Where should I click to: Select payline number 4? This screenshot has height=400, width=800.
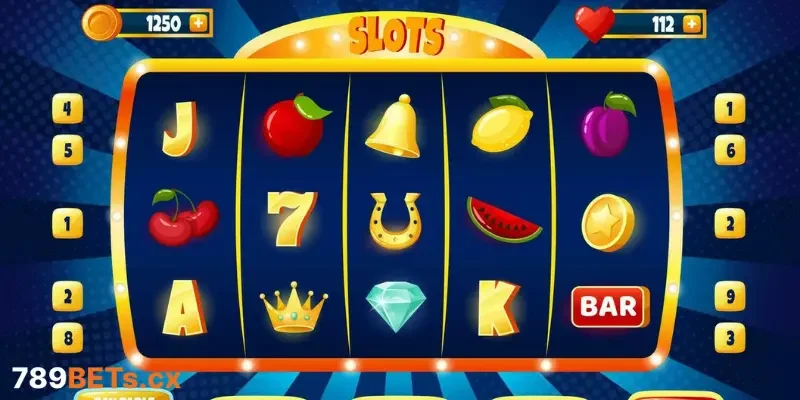point(67,108)
